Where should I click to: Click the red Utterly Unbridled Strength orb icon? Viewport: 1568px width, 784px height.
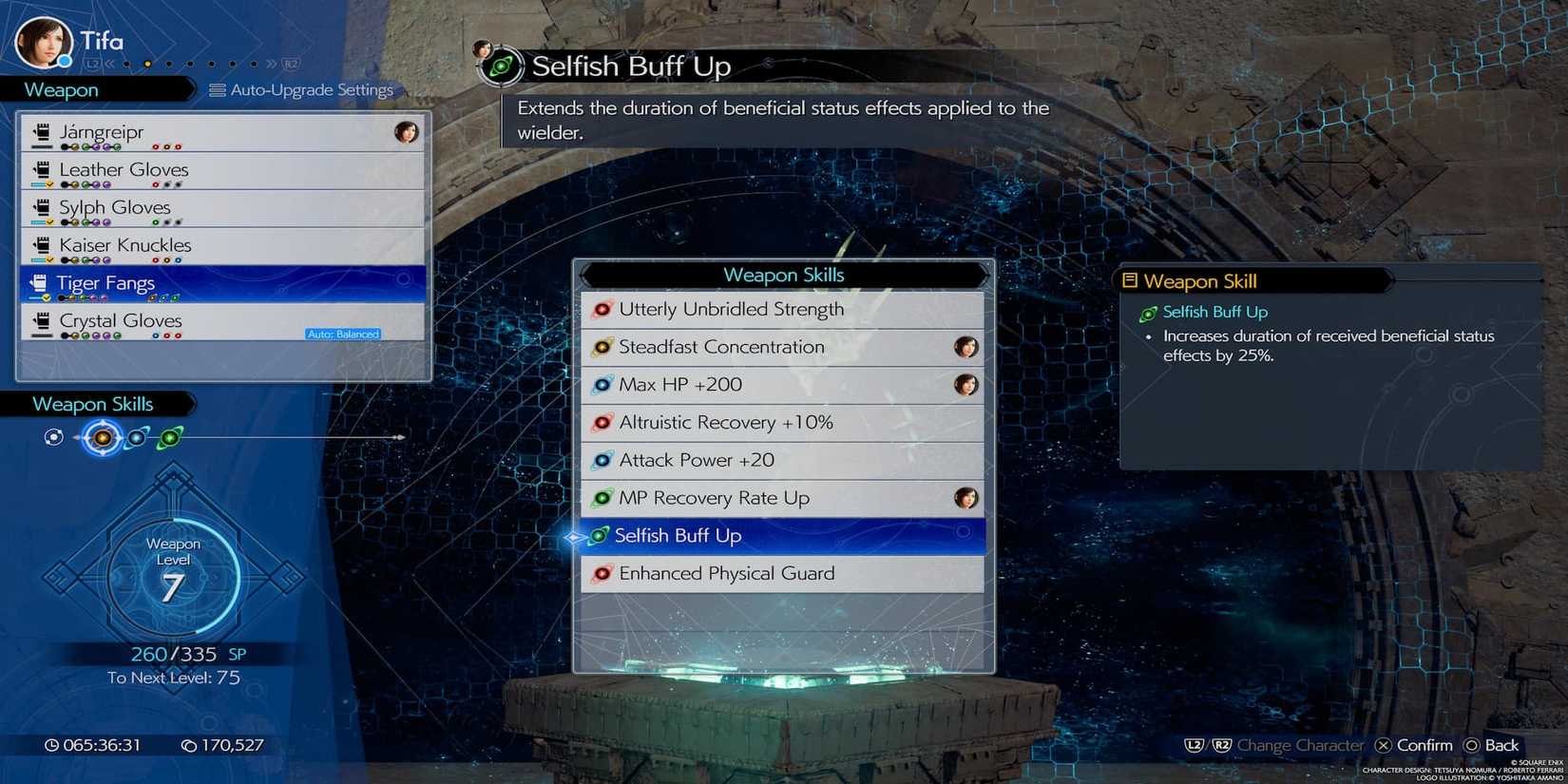(x=602, y=309)
